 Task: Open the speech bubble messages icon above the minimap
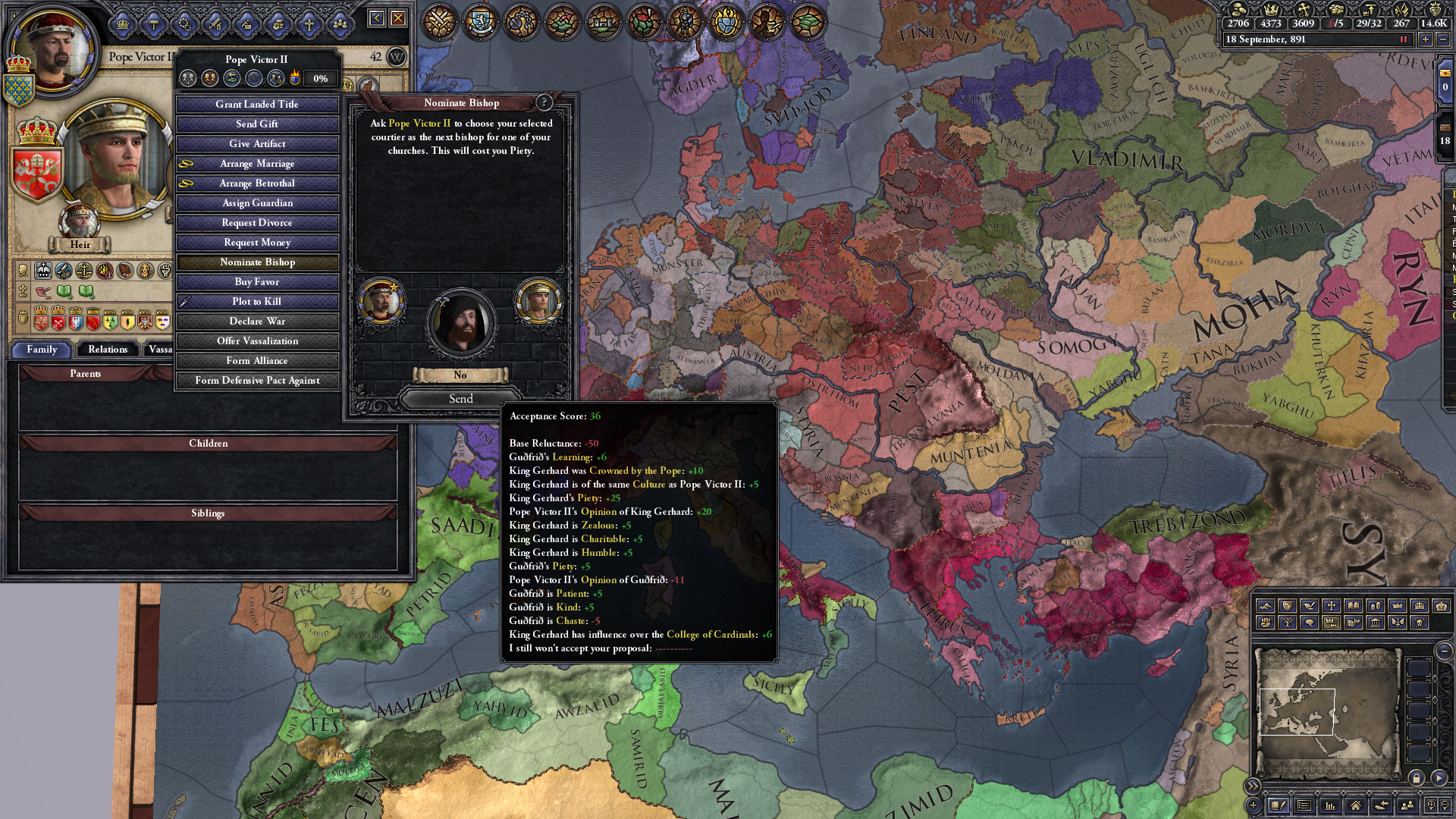coord(1310,622)
